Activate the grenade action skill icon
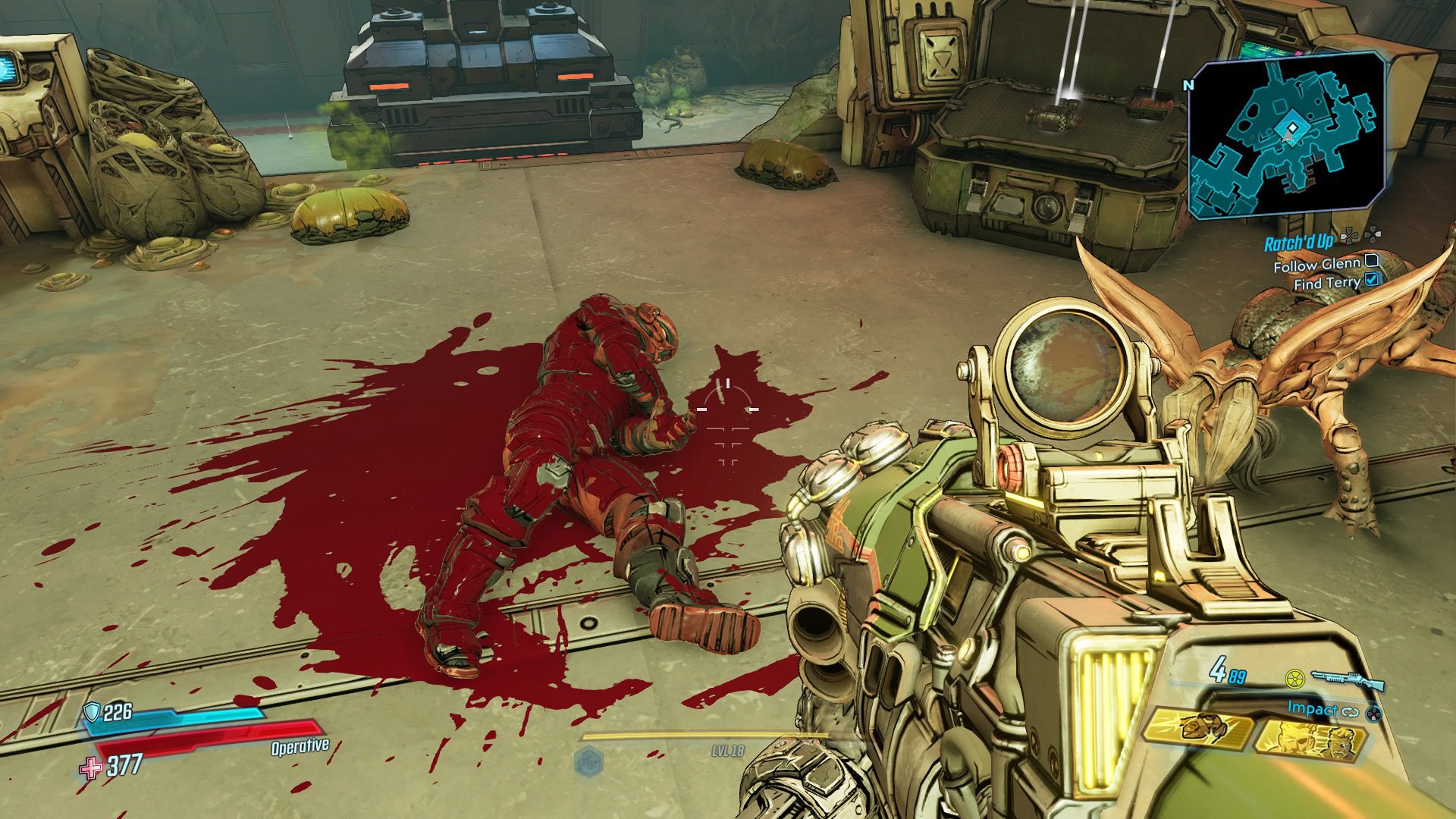 click(1197, 729)
